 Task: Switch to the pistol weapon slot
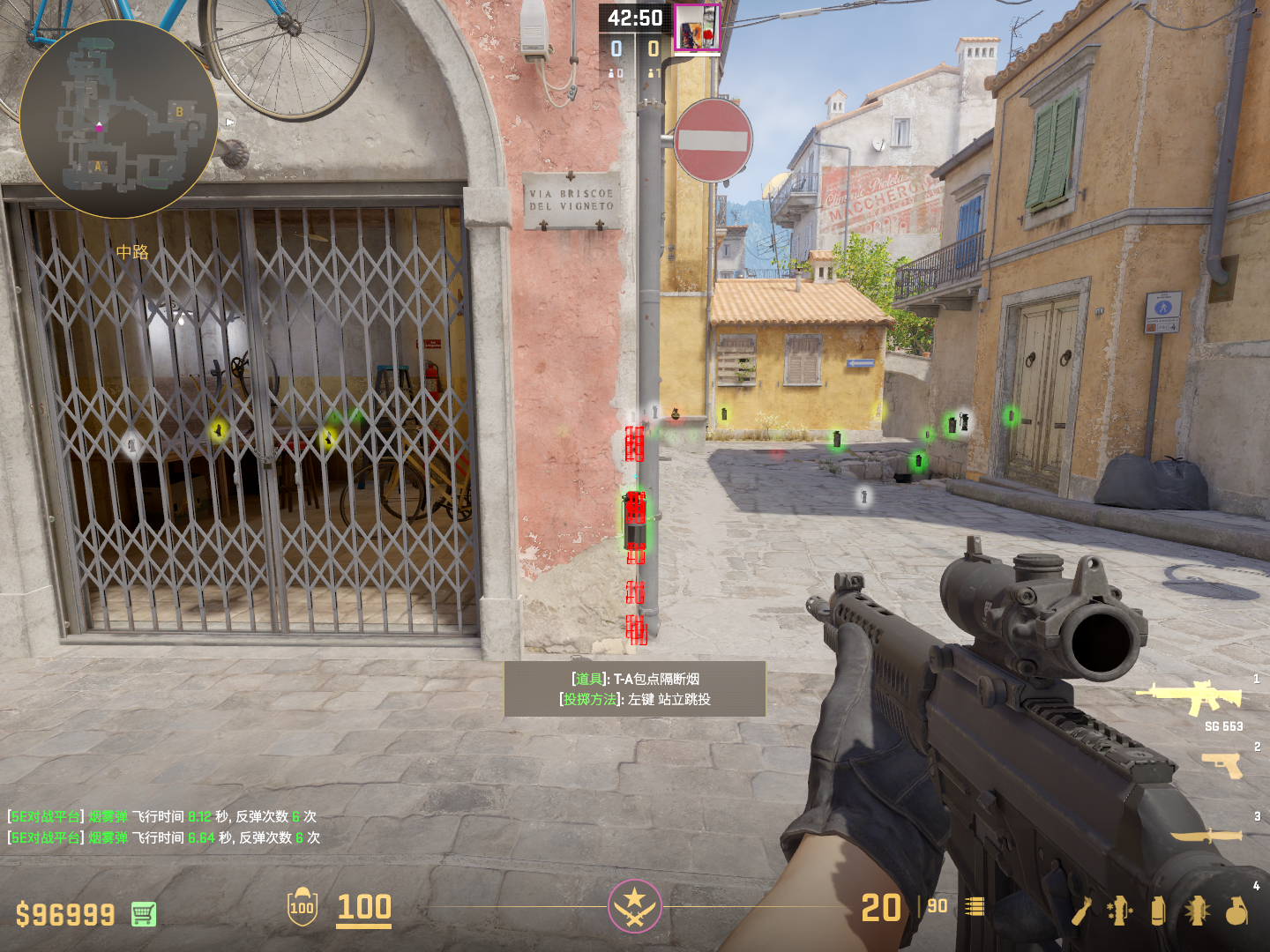(x=1222, y=765)
